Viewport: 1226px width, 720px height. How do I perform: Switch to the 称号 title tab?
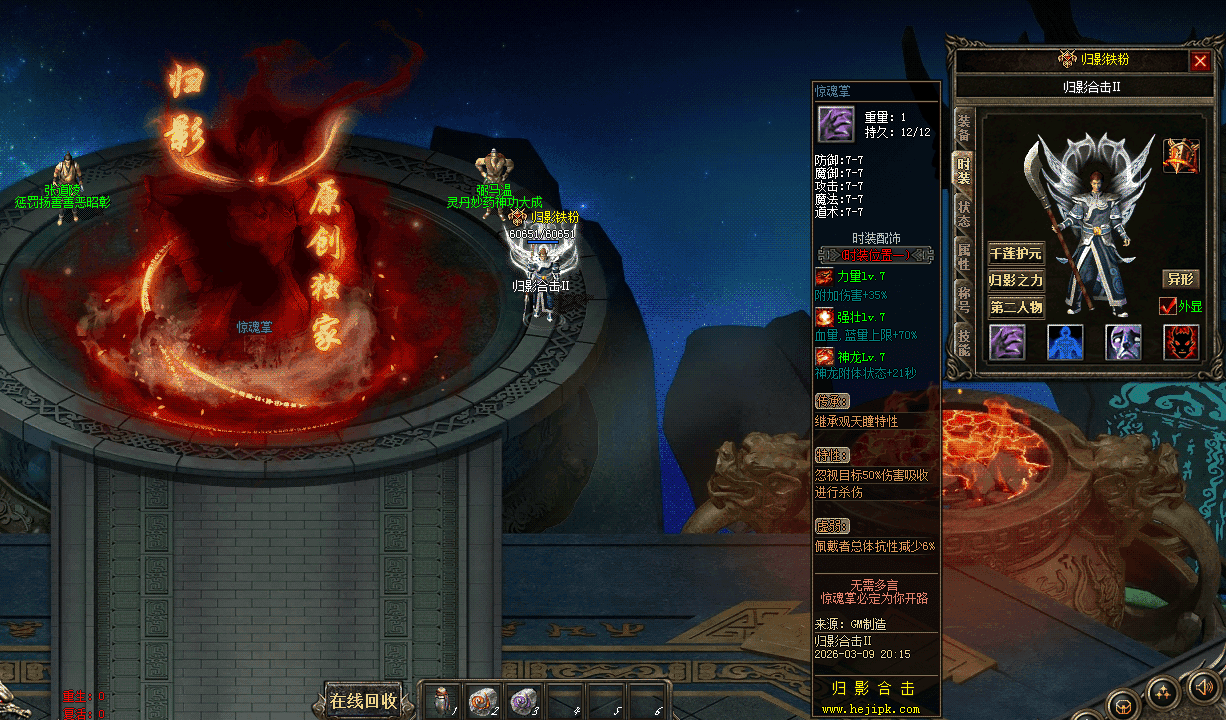click(964, 298)
